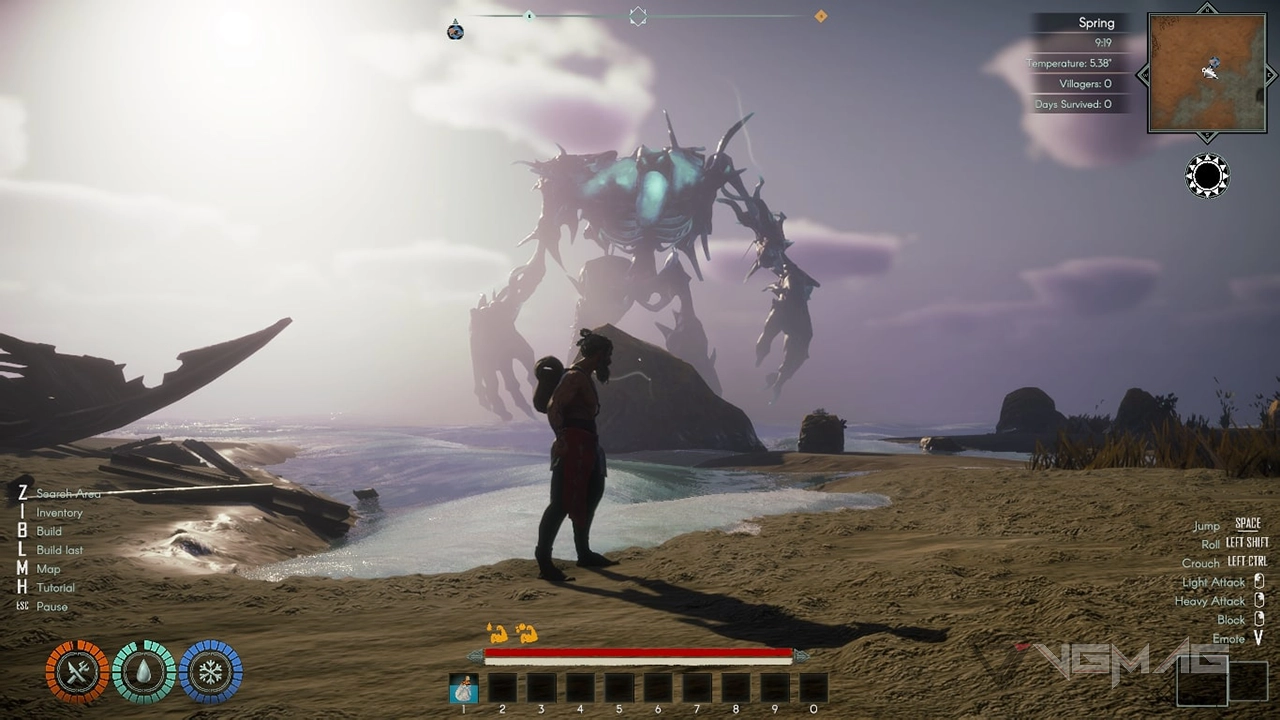Select the pouch item in hotbar slot 1
The image size is (1280, 720).
463,688
